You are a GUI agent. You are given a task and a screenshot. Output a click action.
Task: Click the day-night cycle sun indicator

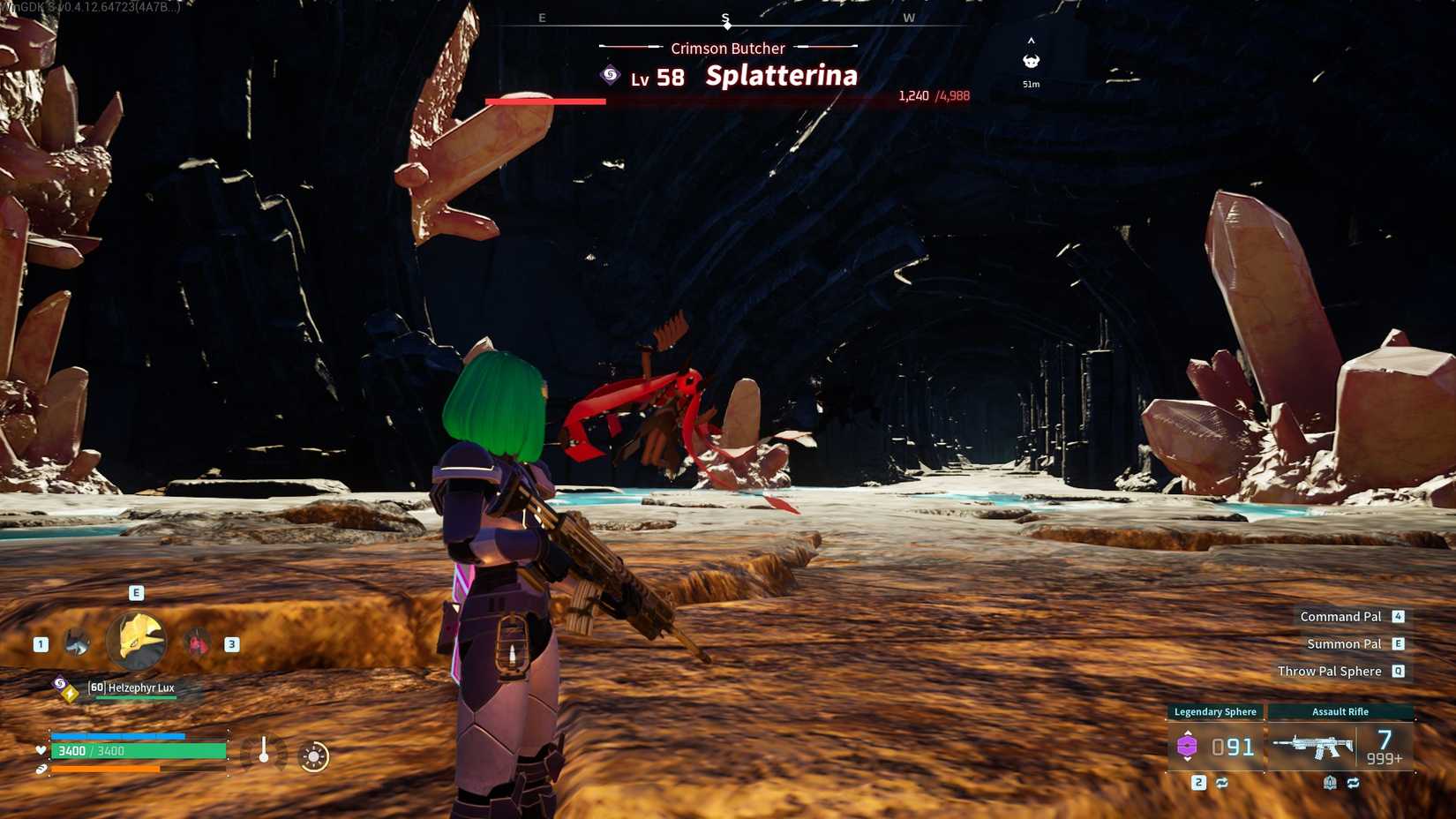pos(313,755)
